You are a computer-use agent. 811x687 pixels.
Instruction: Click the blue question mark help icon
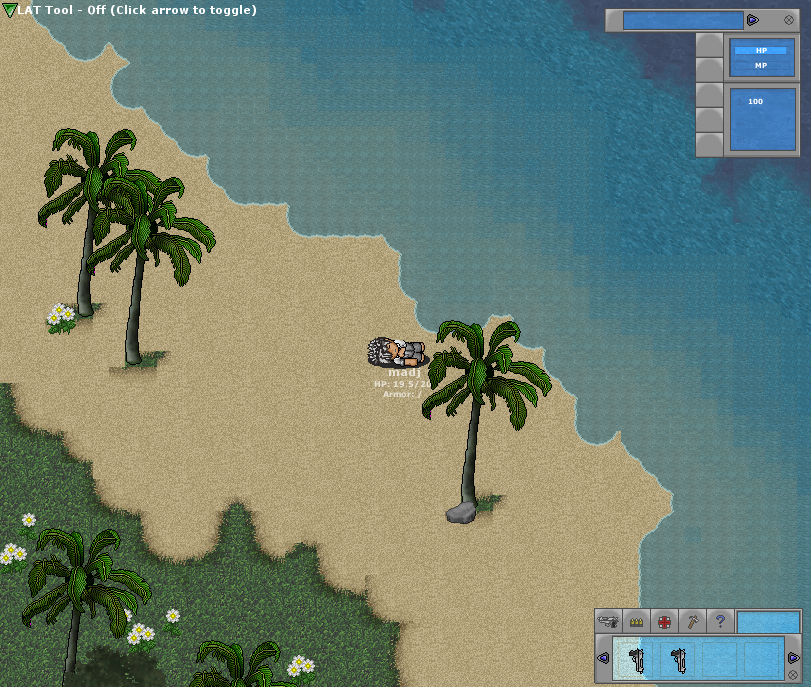pos(719,621)
